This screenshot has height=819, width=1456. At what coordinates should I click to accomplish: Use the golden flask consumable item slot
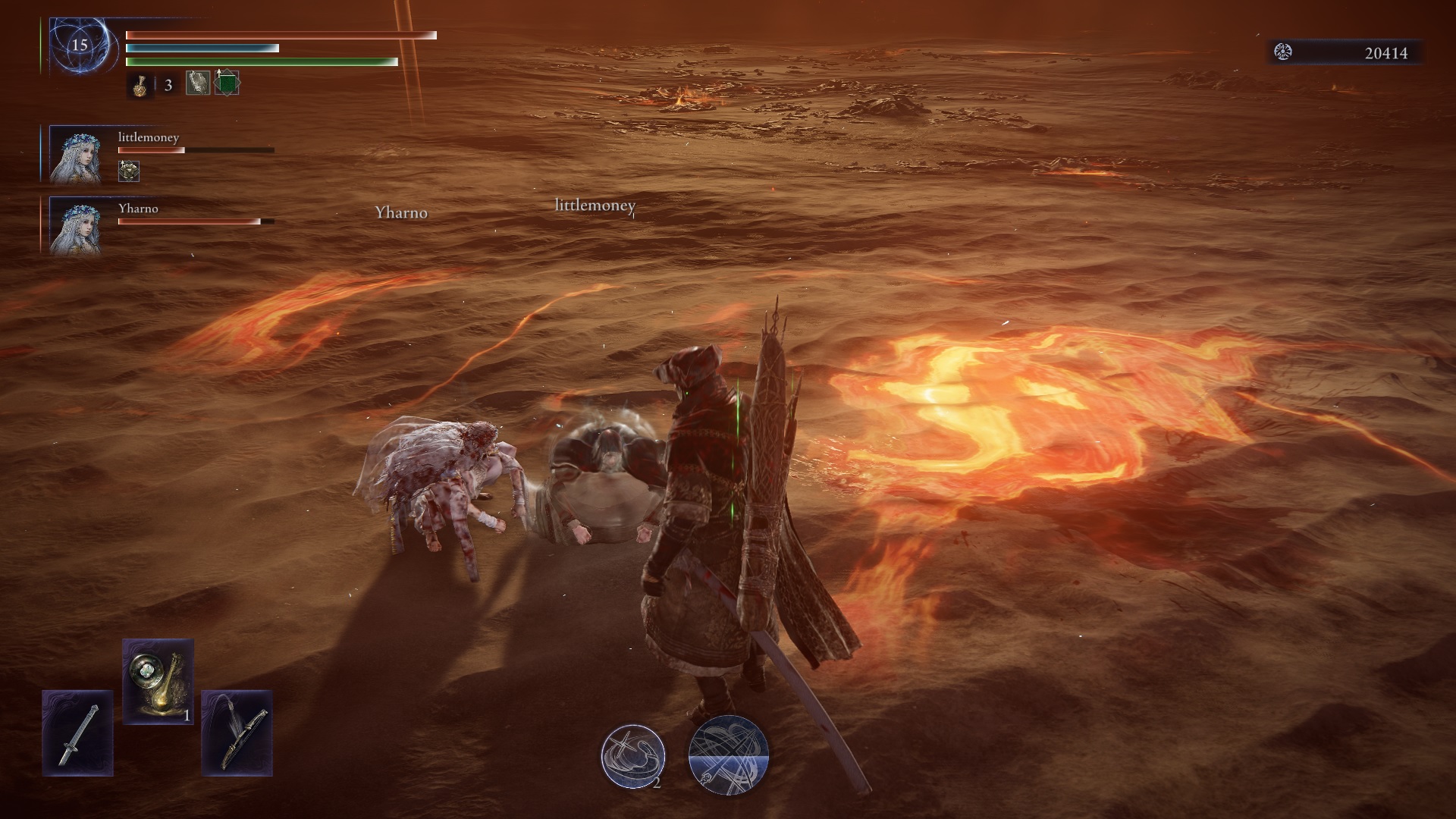point(158,681)
